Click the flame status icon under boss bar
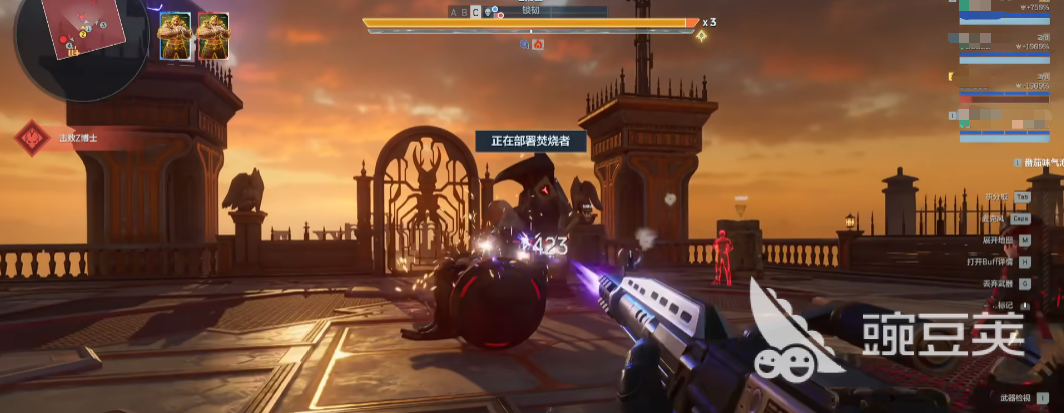 [538, 44]
